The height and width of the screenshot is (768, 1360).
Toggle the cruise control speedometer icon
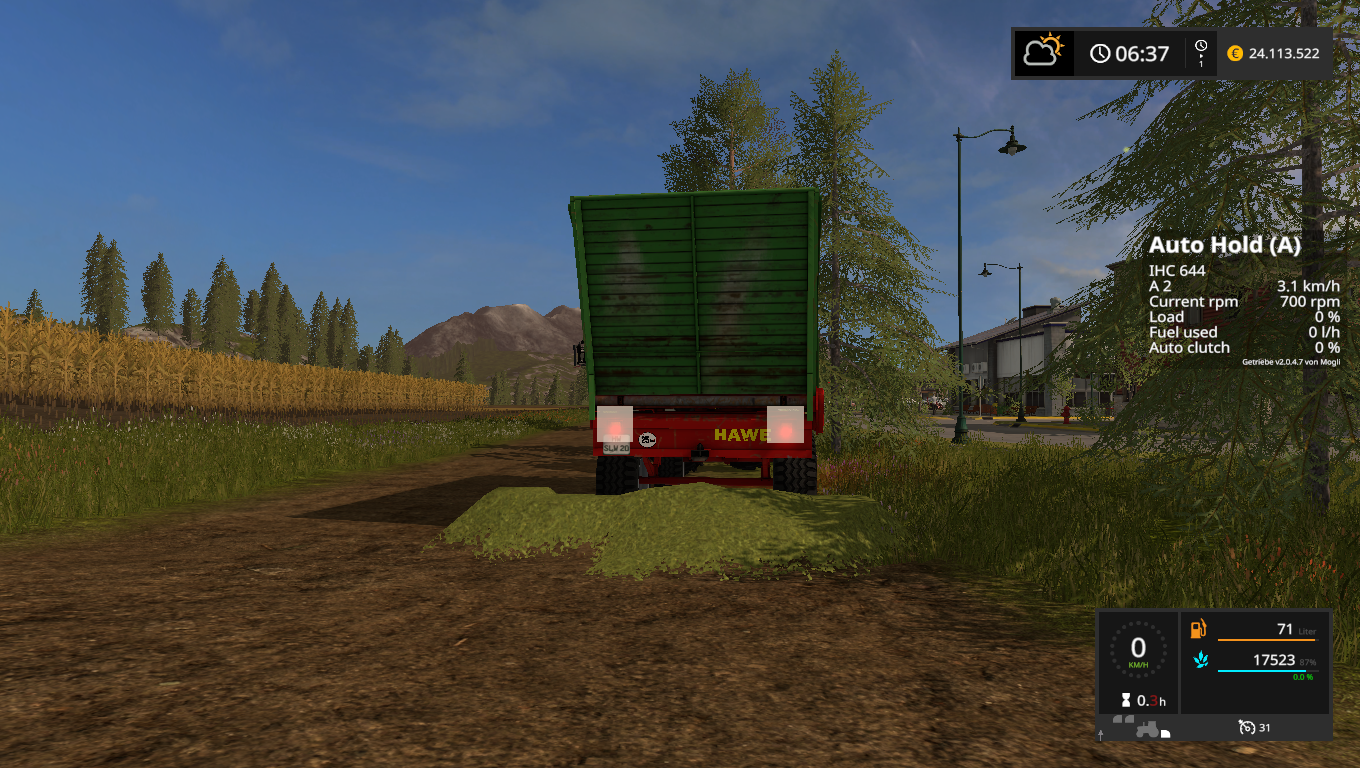[1246, 727]
